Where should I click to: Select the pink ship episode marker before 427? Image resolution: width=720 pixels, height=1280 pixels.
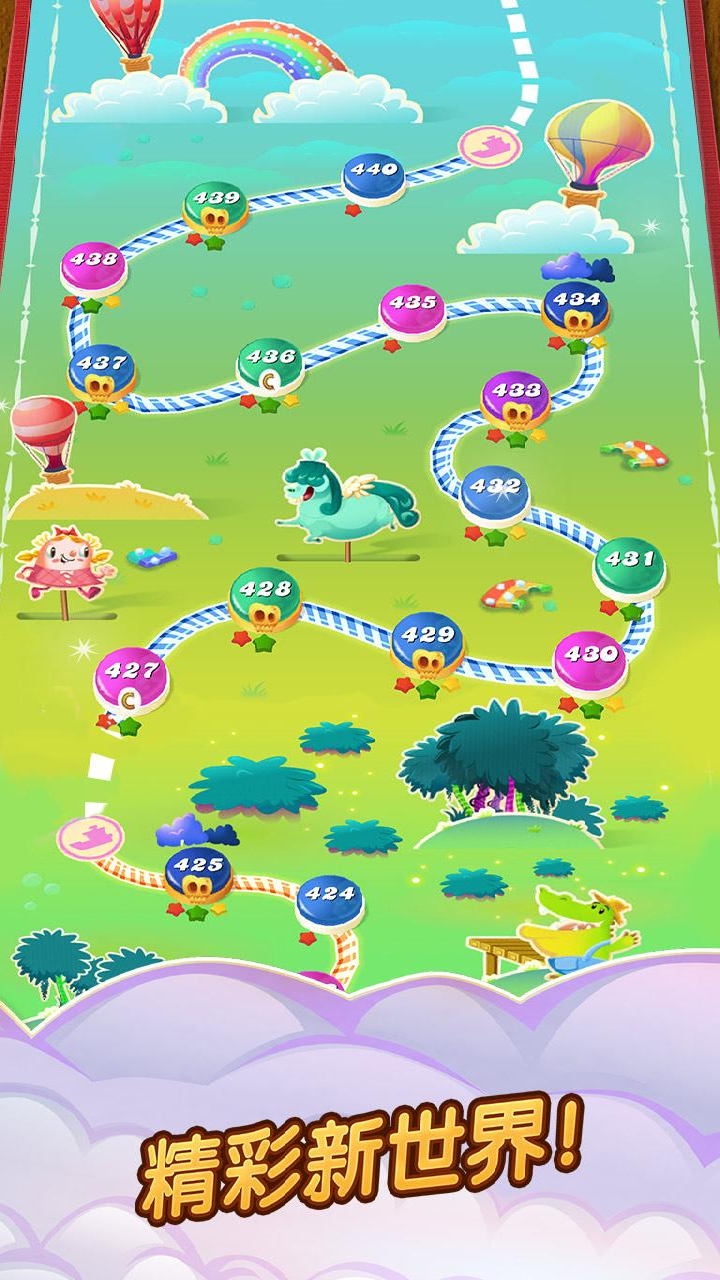coord(89,836)
